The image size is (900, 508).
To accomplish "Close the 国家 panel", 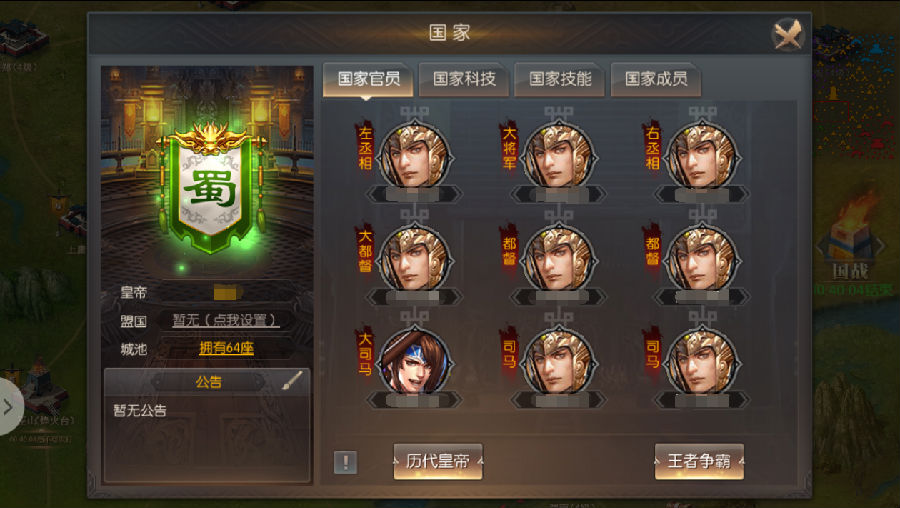I will [x=788, y=35].
